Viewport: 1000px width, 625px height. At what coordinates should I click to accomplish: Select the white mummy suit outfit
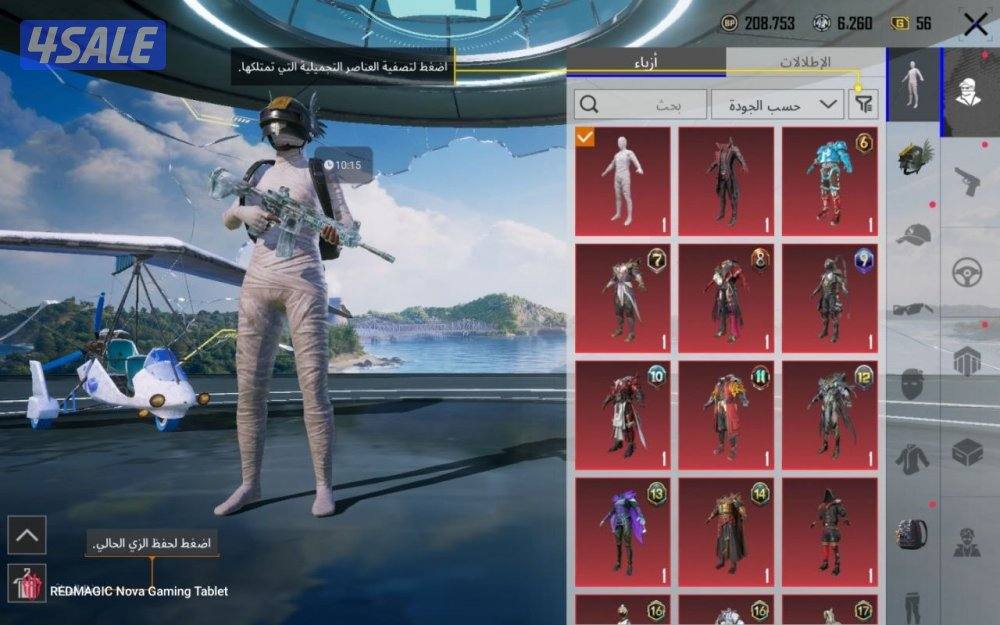(622, 181)
